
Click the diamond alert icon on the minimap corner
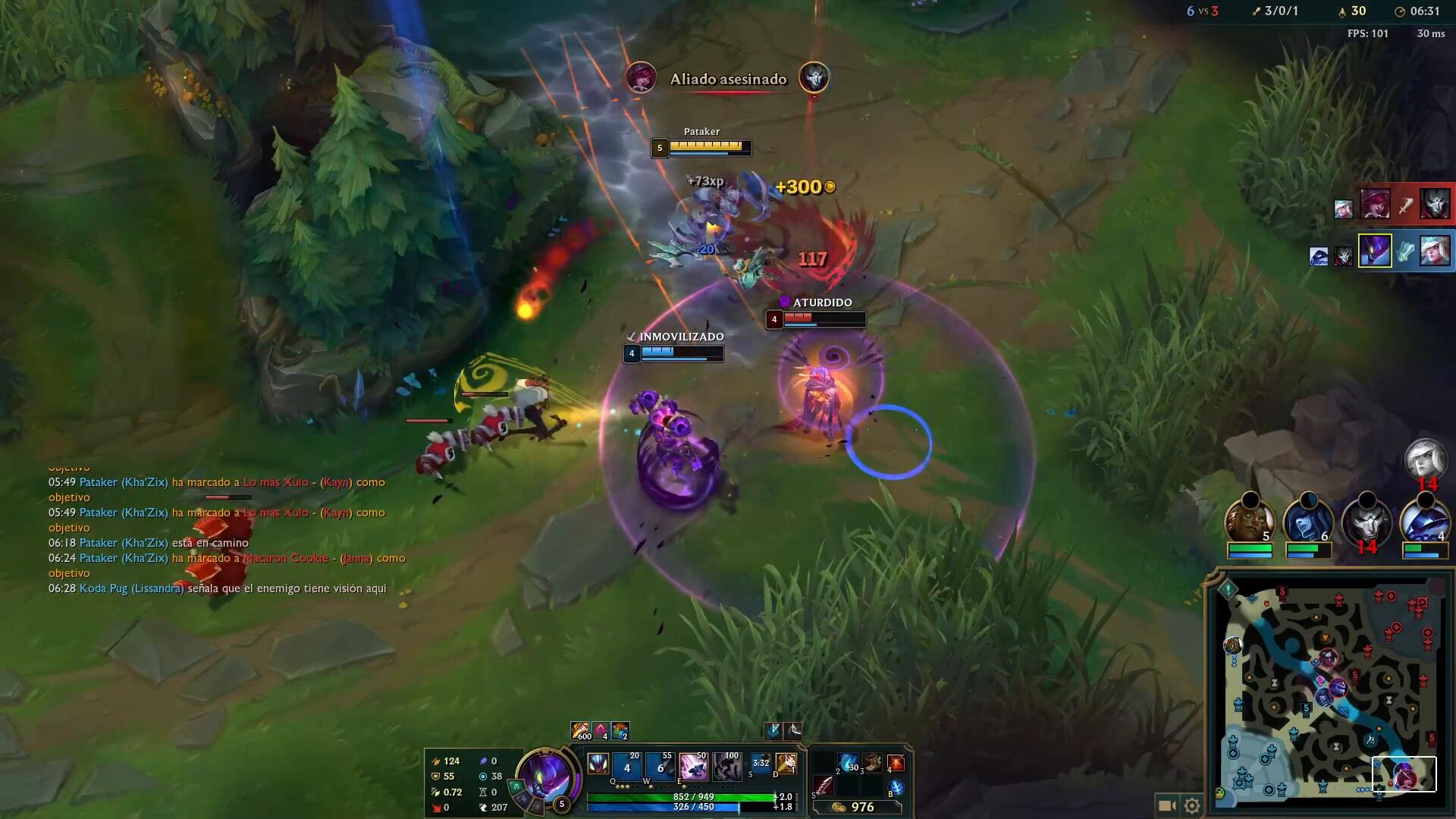click(1228, 588)
